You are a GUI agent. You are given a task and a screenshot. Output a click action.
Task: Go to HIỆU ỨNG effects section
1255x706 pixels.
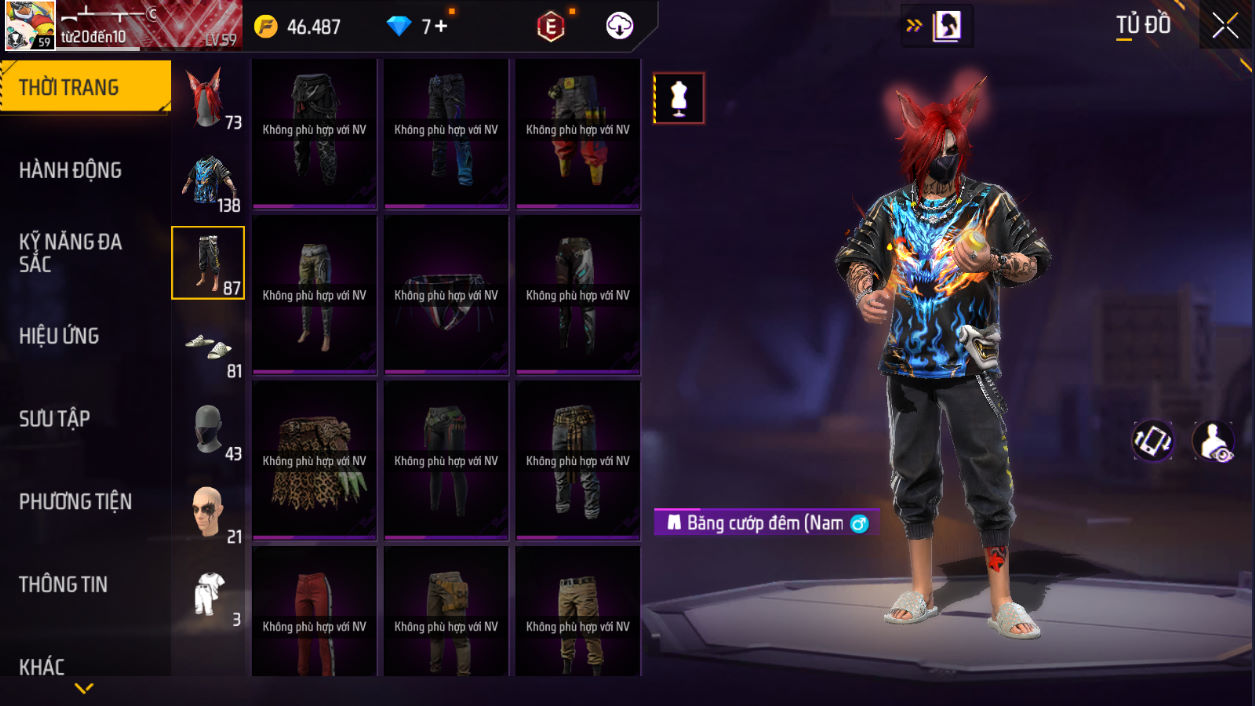pyautogui.click(x=59, y=336)
